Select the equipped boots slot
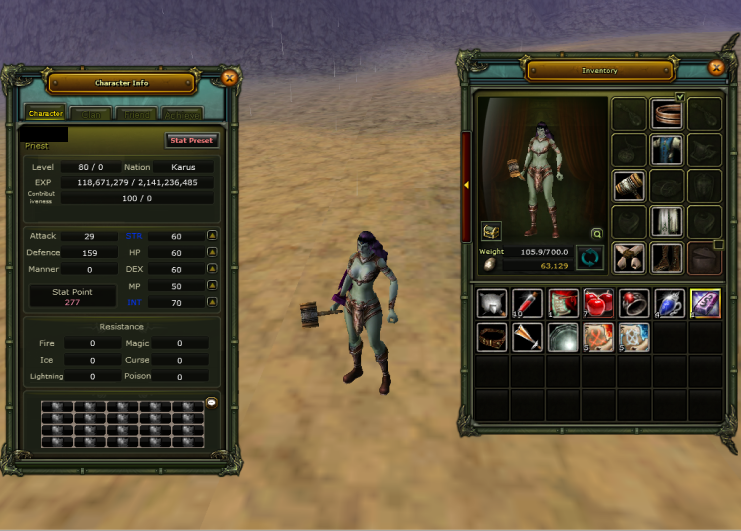This screenshot has height=531, width=741. pos(667,258)
